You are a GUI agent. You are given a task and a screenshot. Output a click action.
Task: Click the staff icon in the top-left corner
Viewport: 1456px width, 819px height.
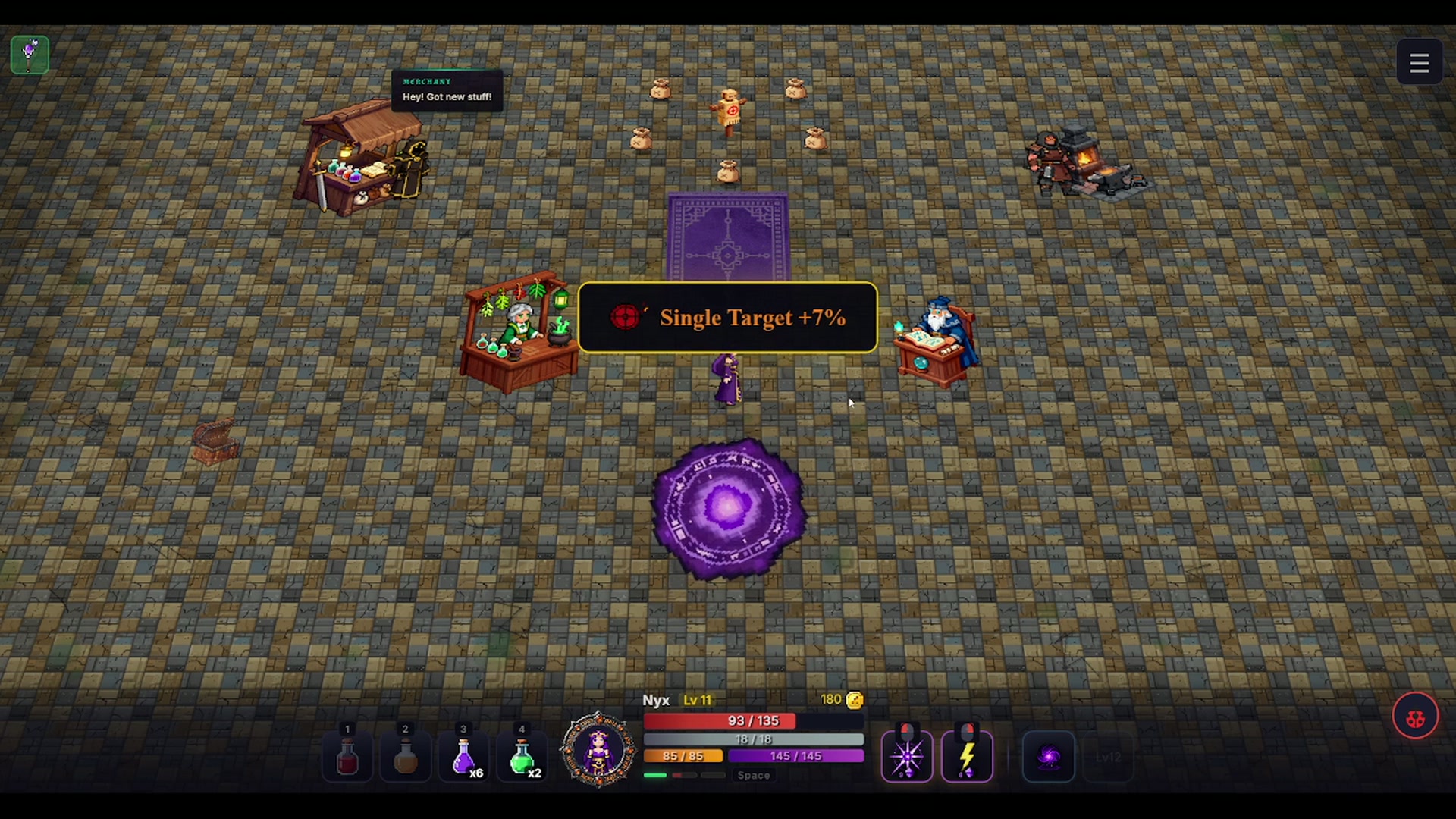[30, 55]
